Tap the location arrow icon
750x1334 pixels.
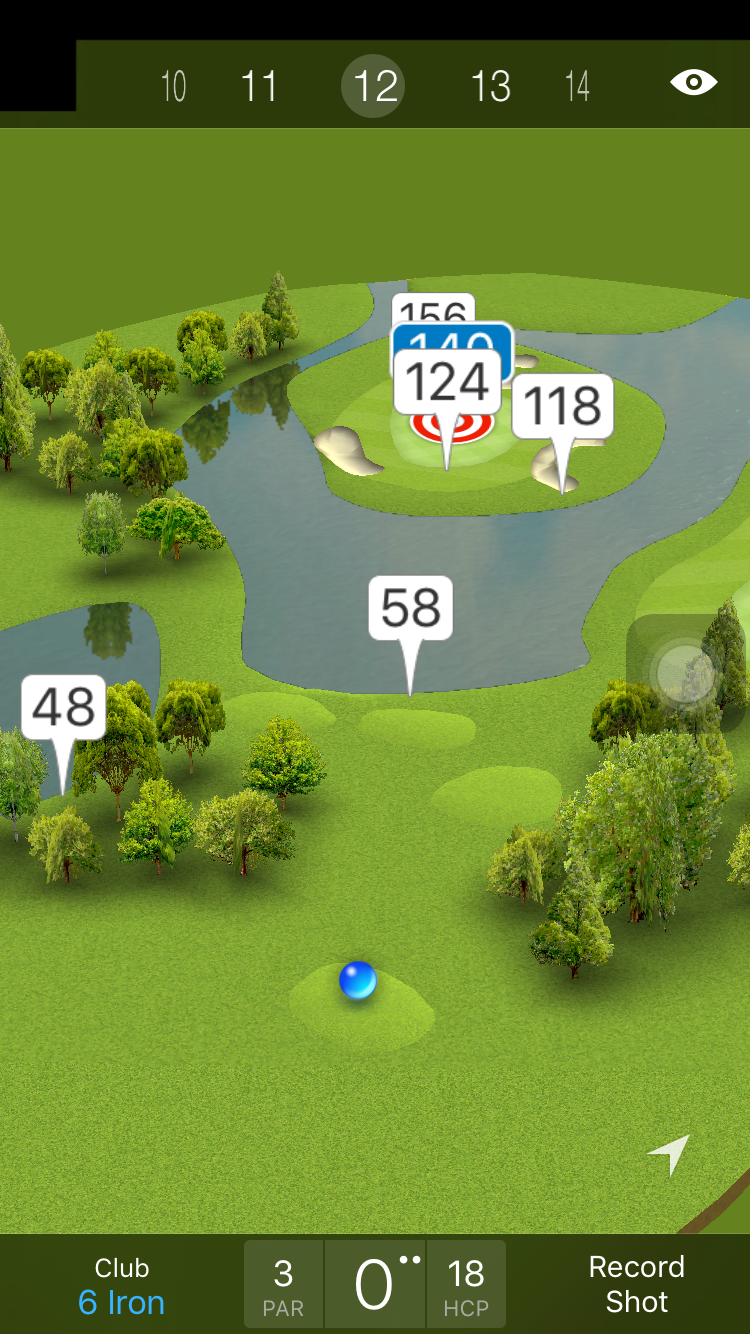[670, 1154]
